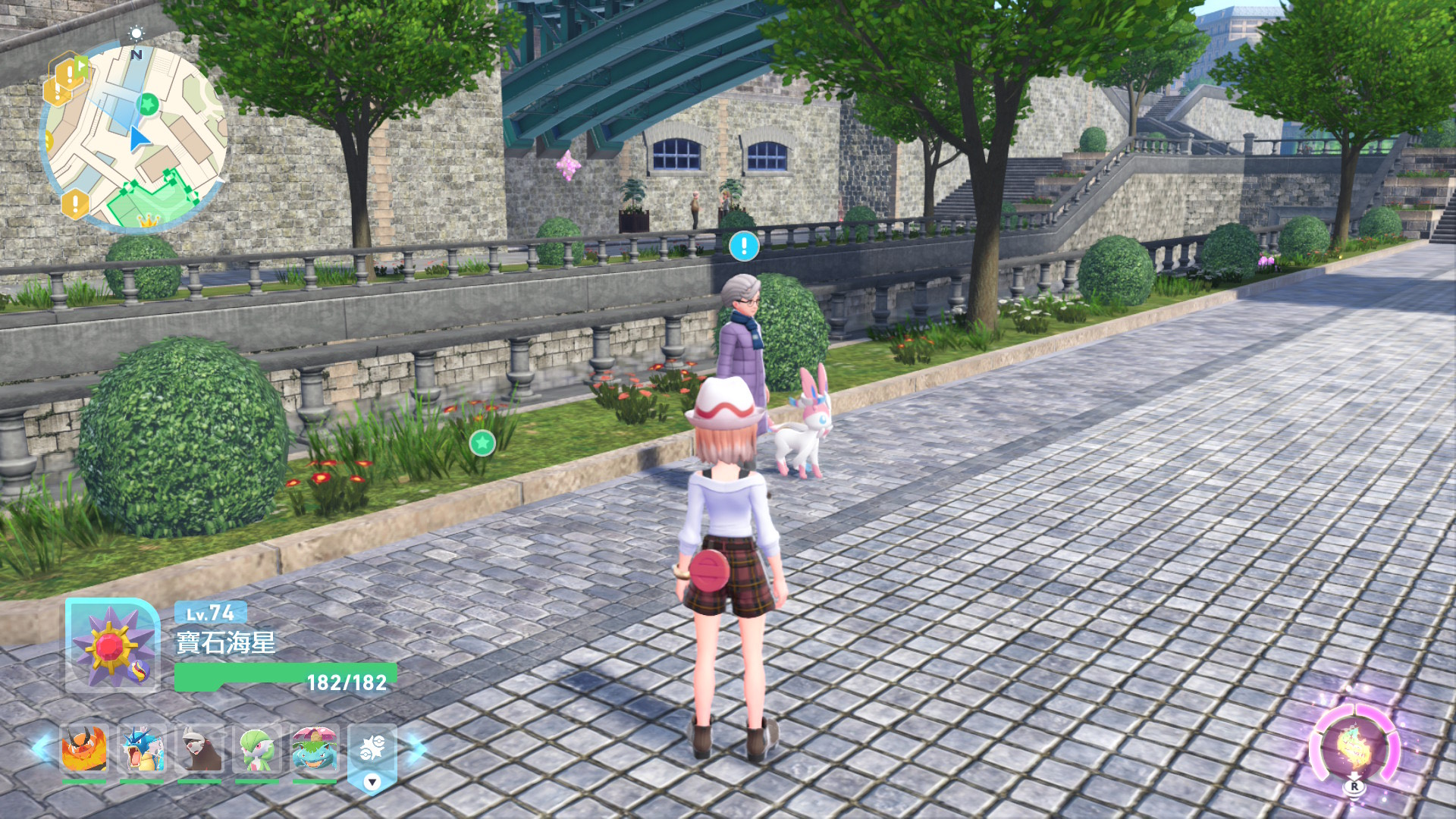Open the circular minimap

coord(135,136)
